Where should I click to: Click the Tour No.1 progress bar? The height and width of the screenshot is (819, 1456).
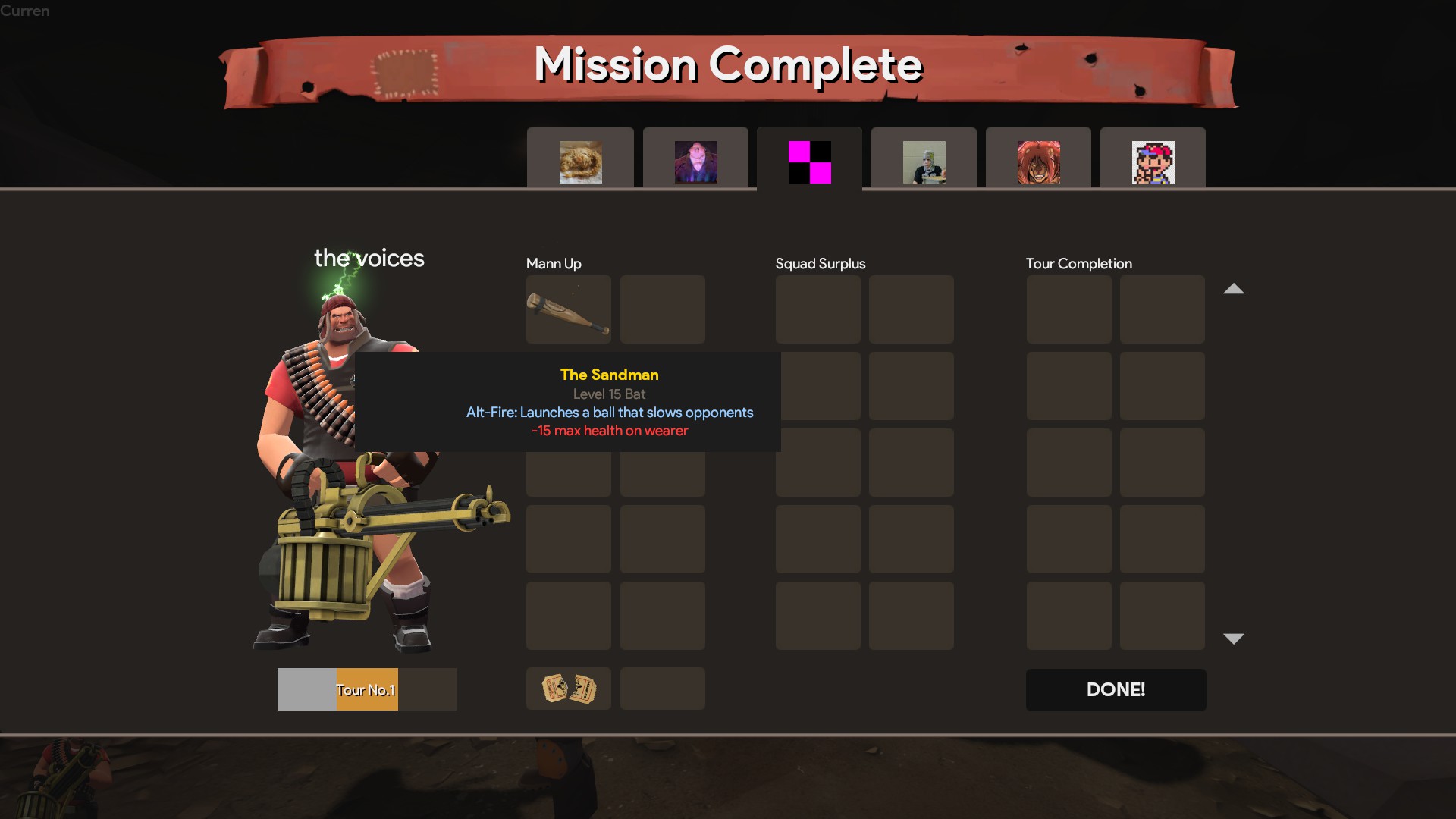pyautogui.click(x=366, y=689)
